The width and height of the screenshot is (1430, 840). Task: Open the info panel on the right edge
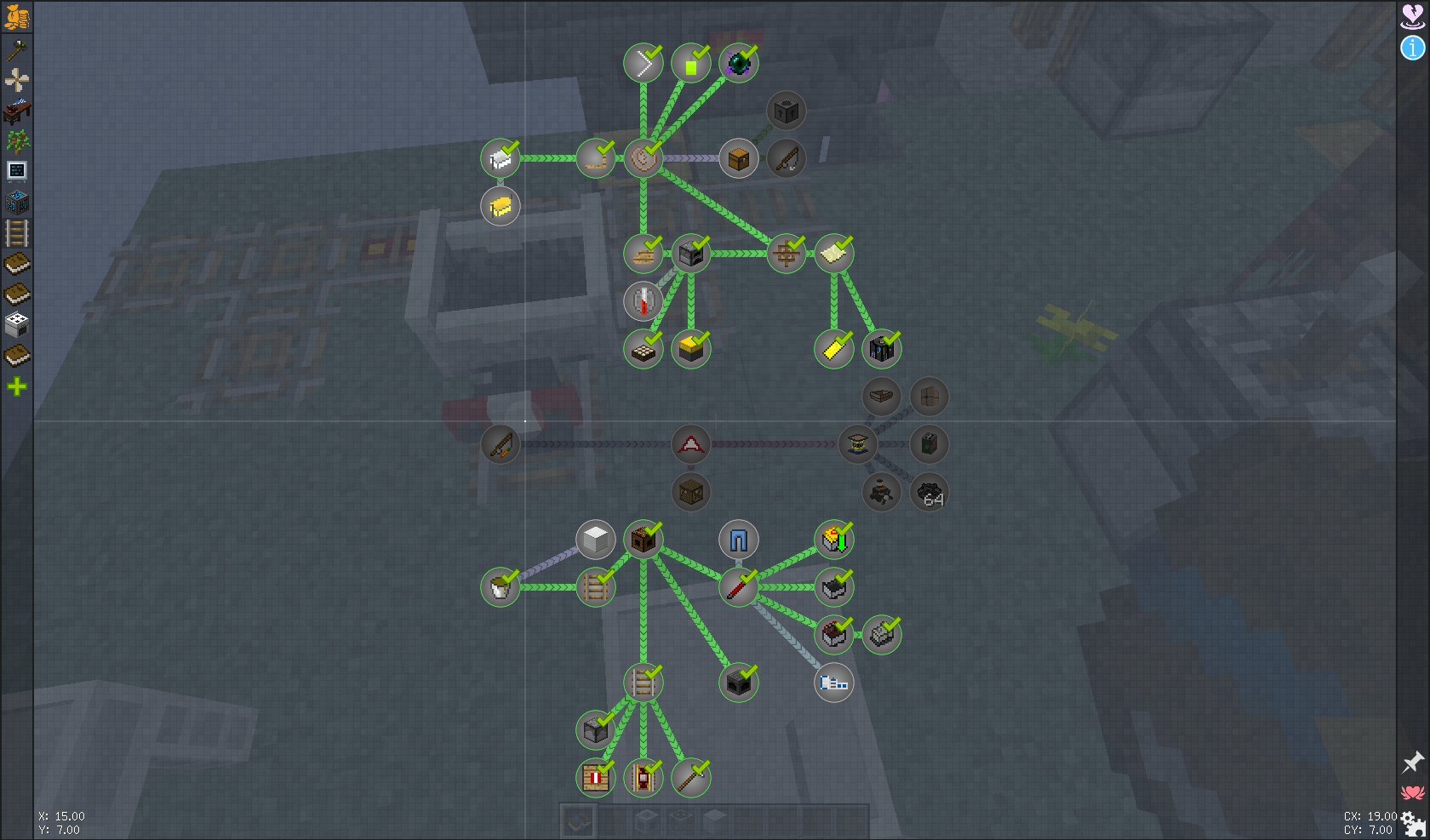coord(1412,49)
